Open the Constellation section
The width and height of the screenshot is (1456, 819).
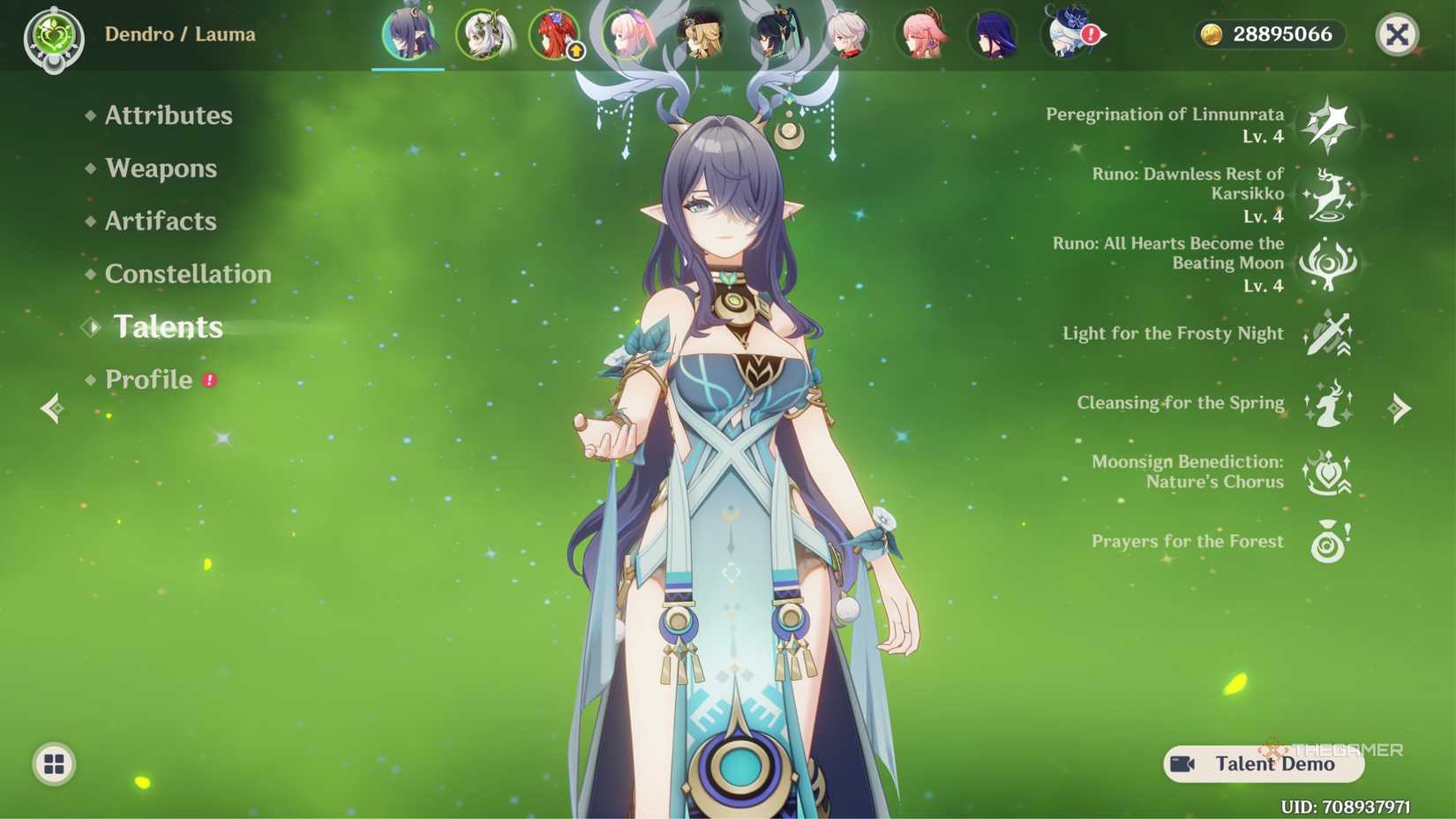tap(188, 274)
